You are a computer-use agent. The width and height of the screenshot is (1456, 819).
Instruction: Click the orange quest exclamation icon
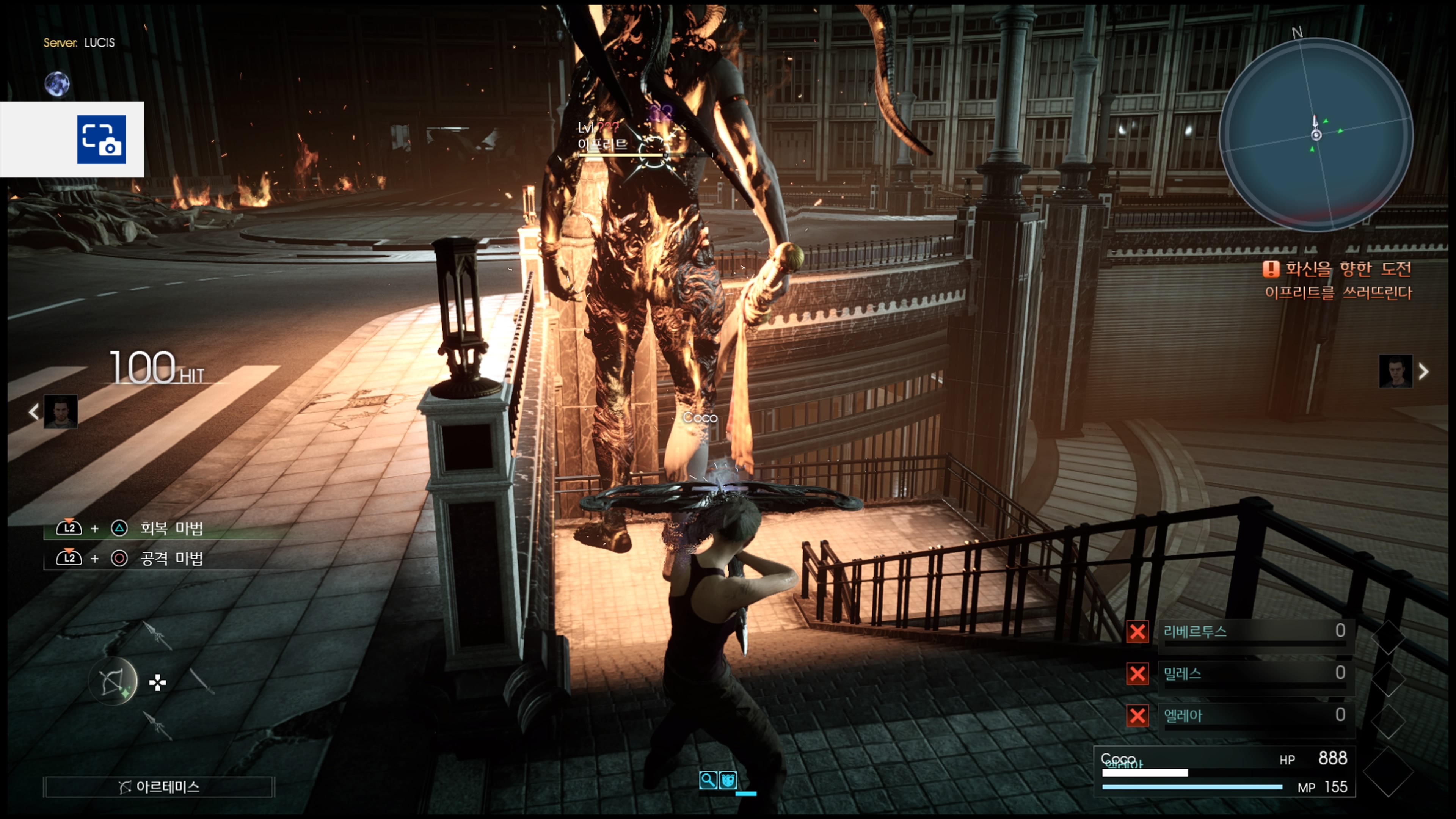[1271, 270]
